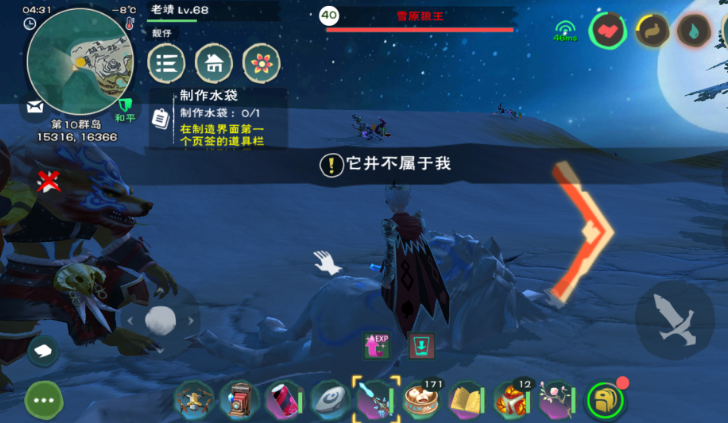Open the green helmet button with red dot
The image size is (728, 423).
click(605, 400)
